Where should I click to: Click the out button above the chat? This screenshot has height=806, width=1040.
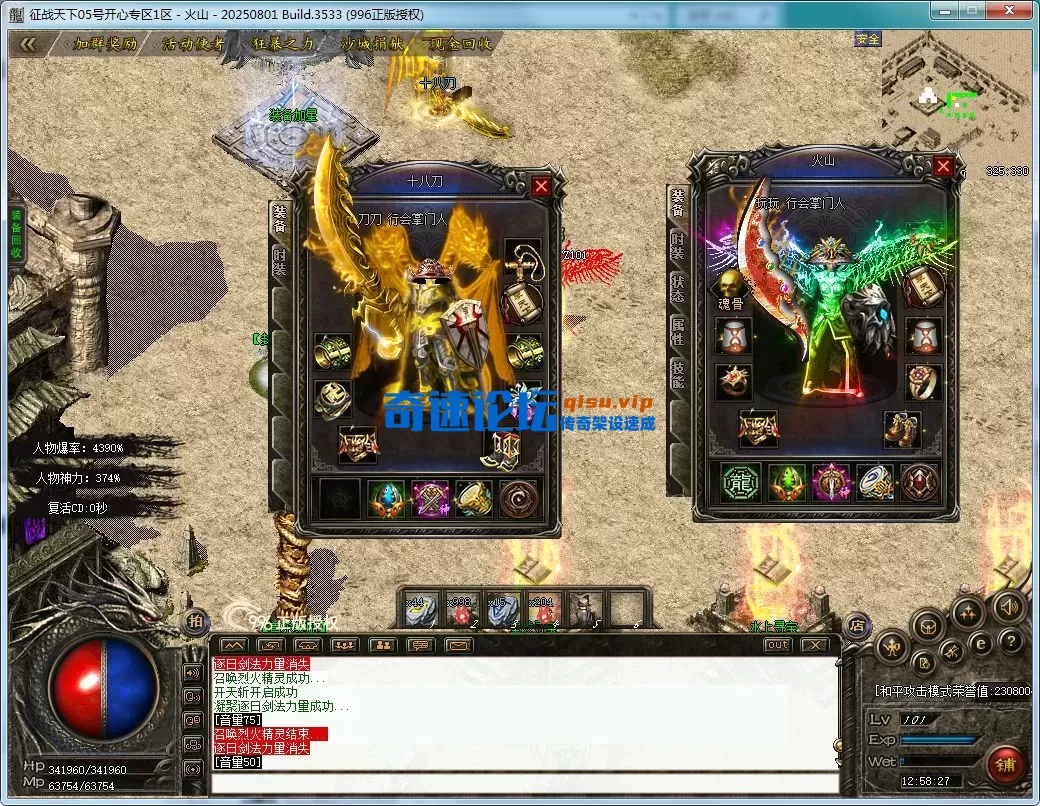pyautogui.click(x=777, y=645)
